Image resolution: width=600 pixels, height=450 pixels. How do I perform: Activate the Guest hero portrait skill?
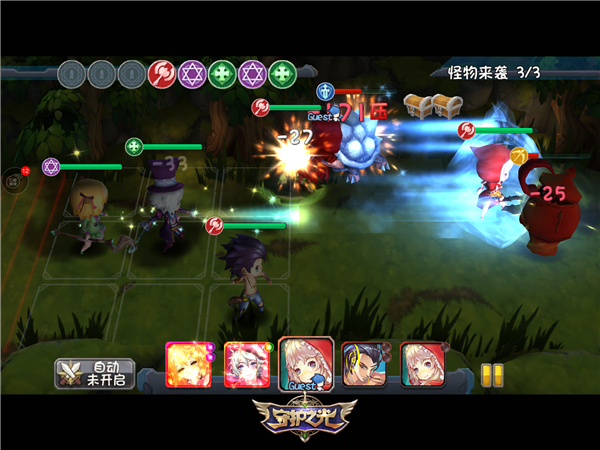[305, 364]
